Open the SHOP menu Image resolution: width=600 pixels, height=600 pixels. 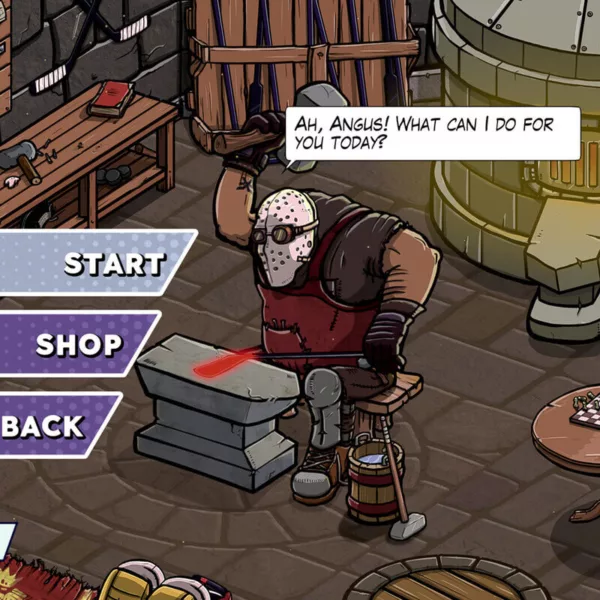point(78,345)
